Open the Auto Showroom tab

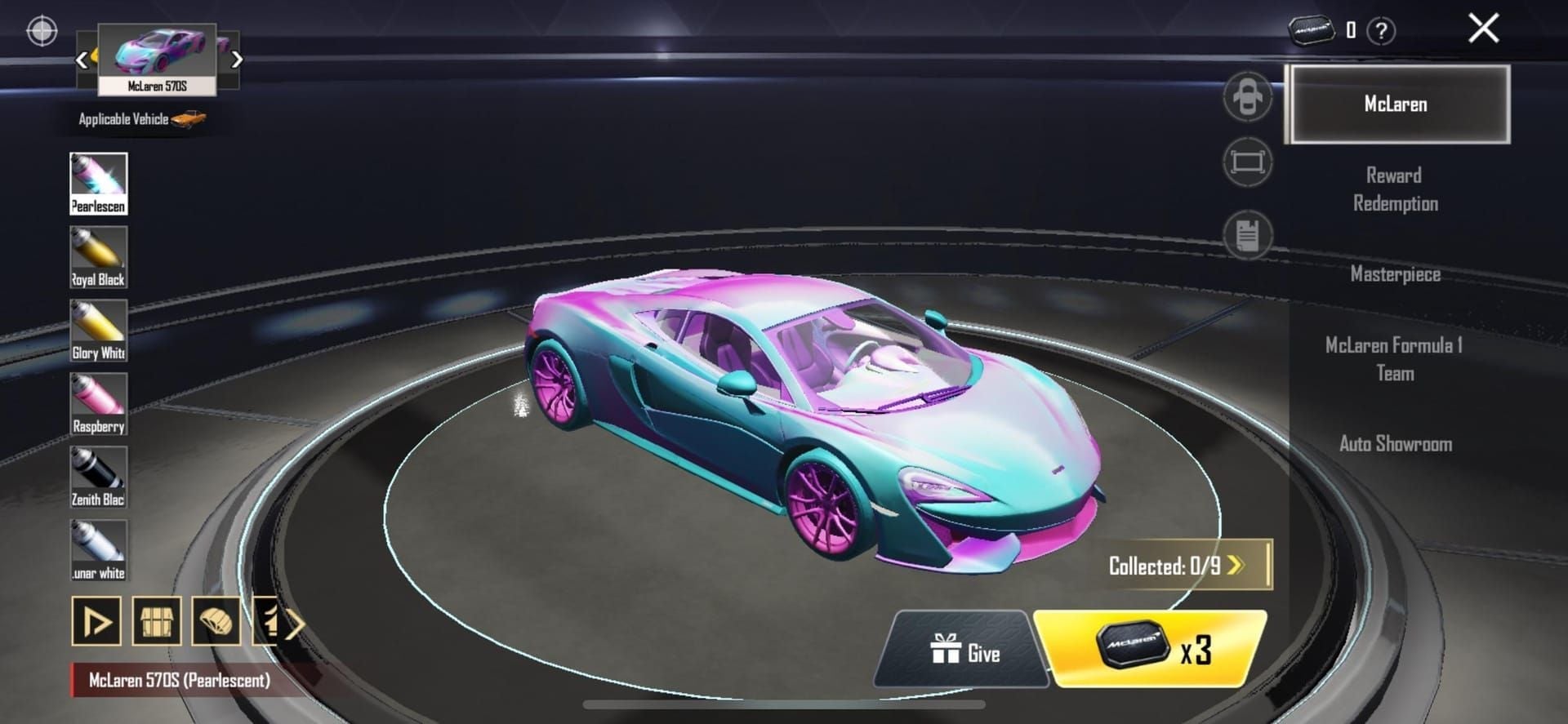tap(1395, 444)
